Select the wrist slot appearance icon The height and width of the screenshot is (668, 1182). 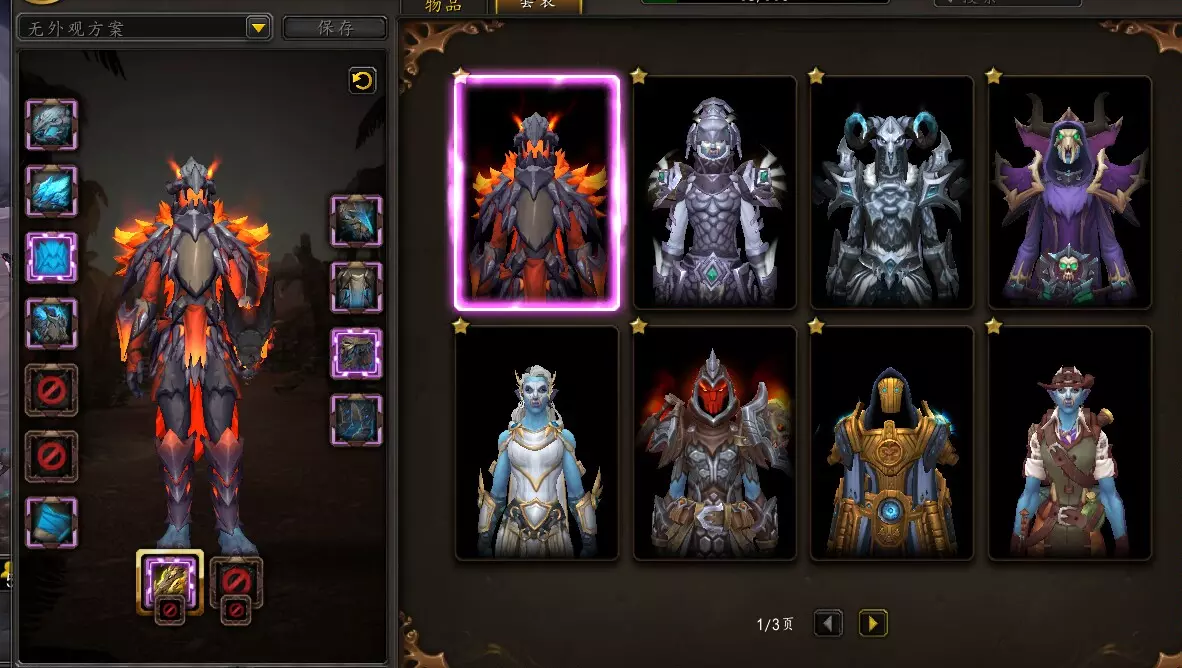[x=51, y=523]
